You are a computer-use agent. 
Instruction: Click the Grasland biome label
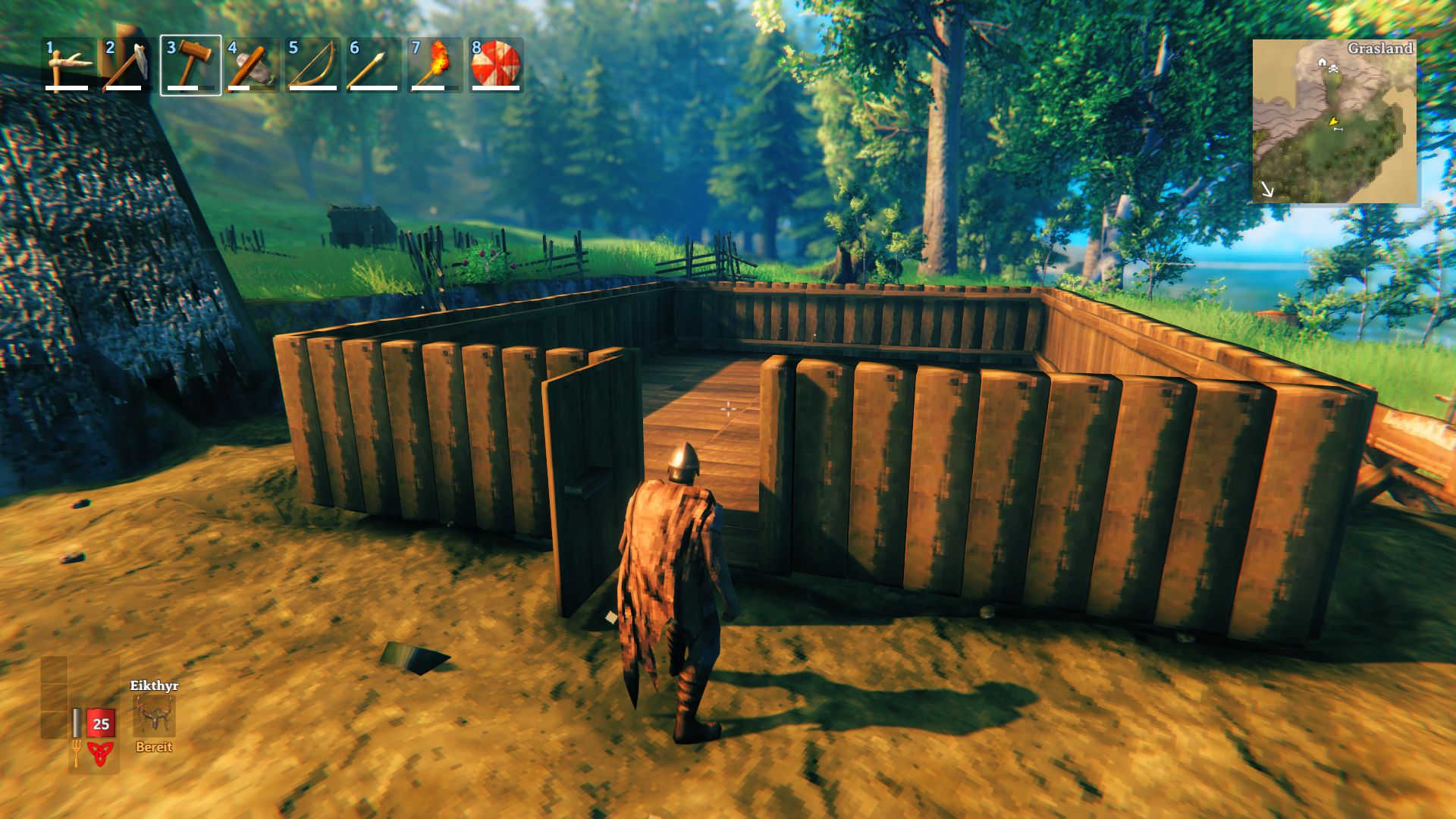click(1381, 48)
